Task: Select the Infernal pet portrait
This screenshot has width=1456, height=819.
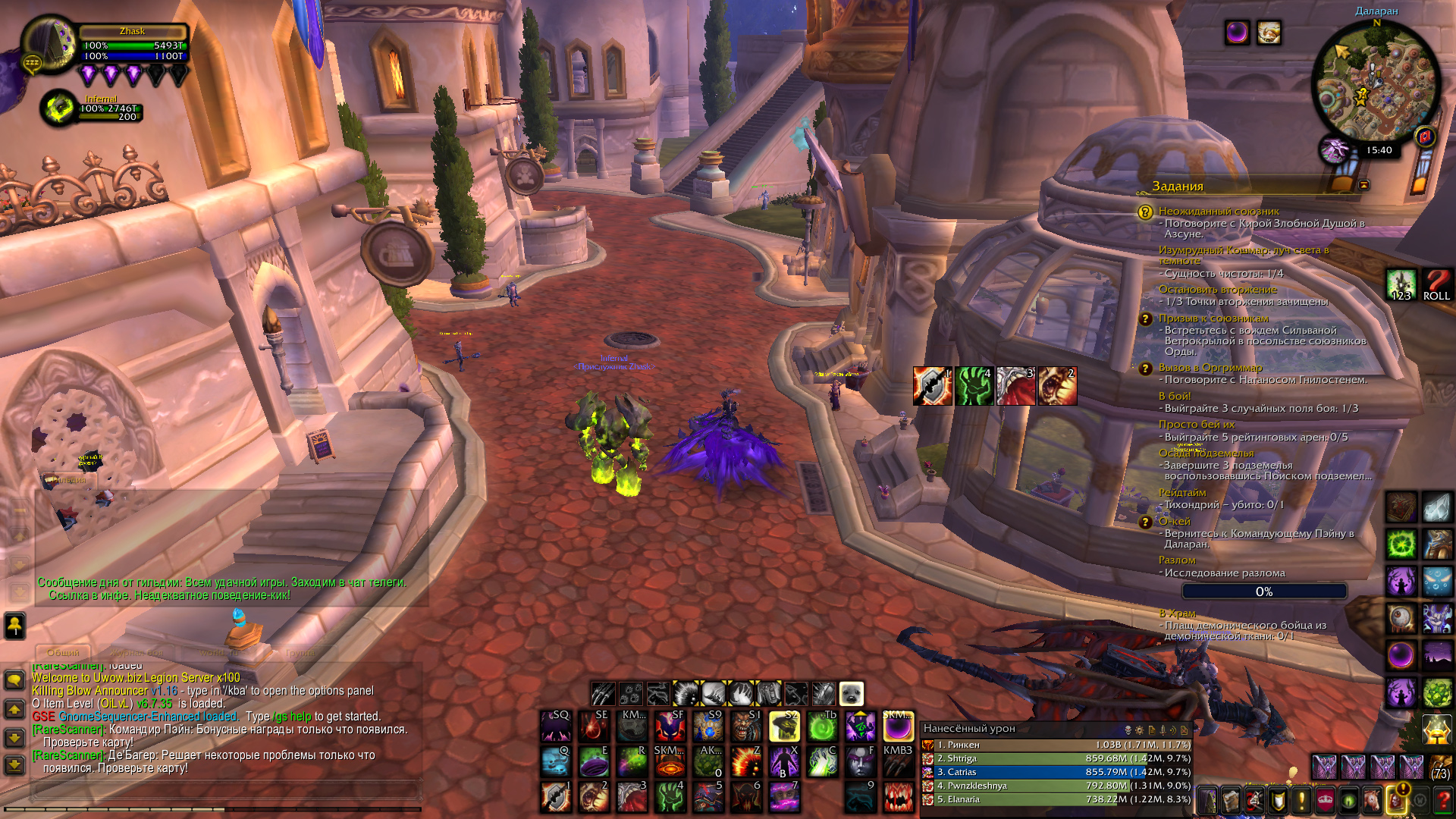Action: click(58, 108)
